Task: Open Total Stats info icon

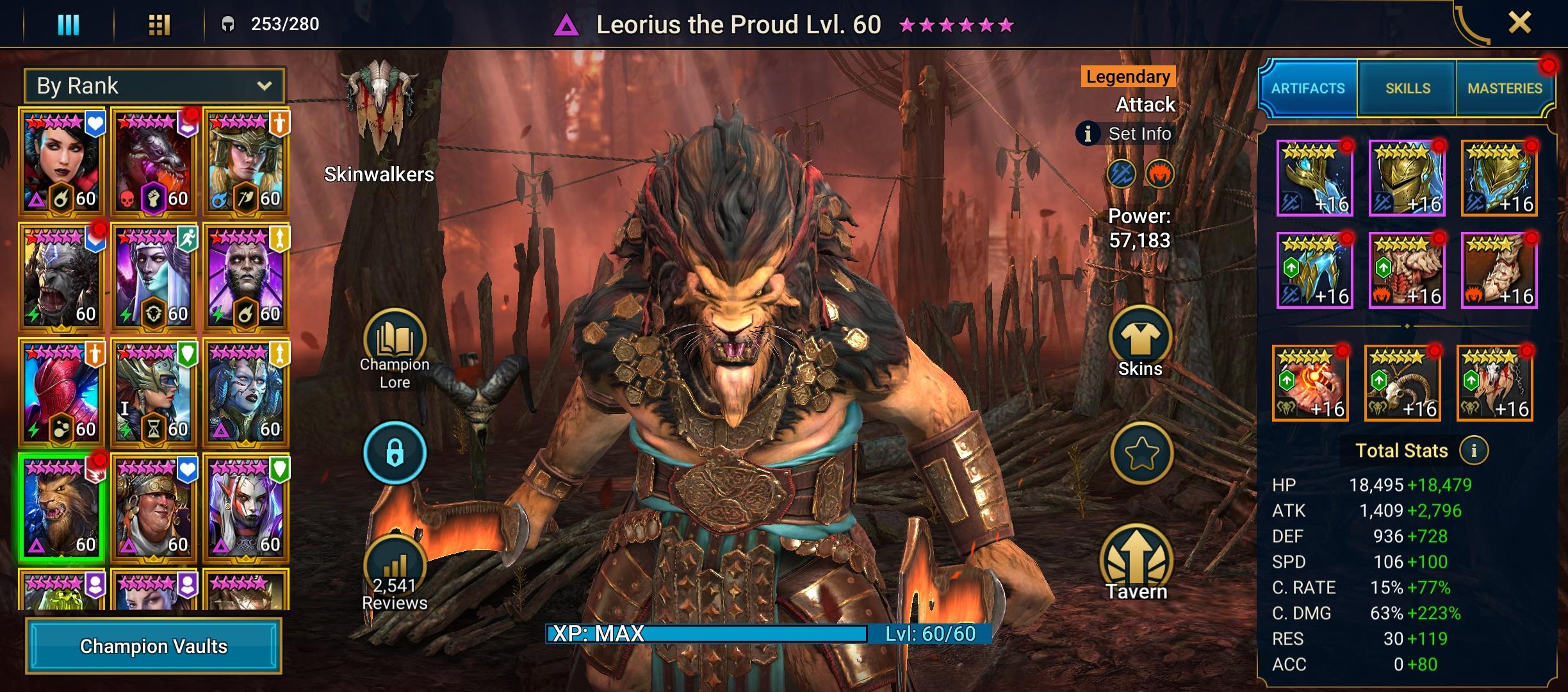Action: click(1473, 450)
